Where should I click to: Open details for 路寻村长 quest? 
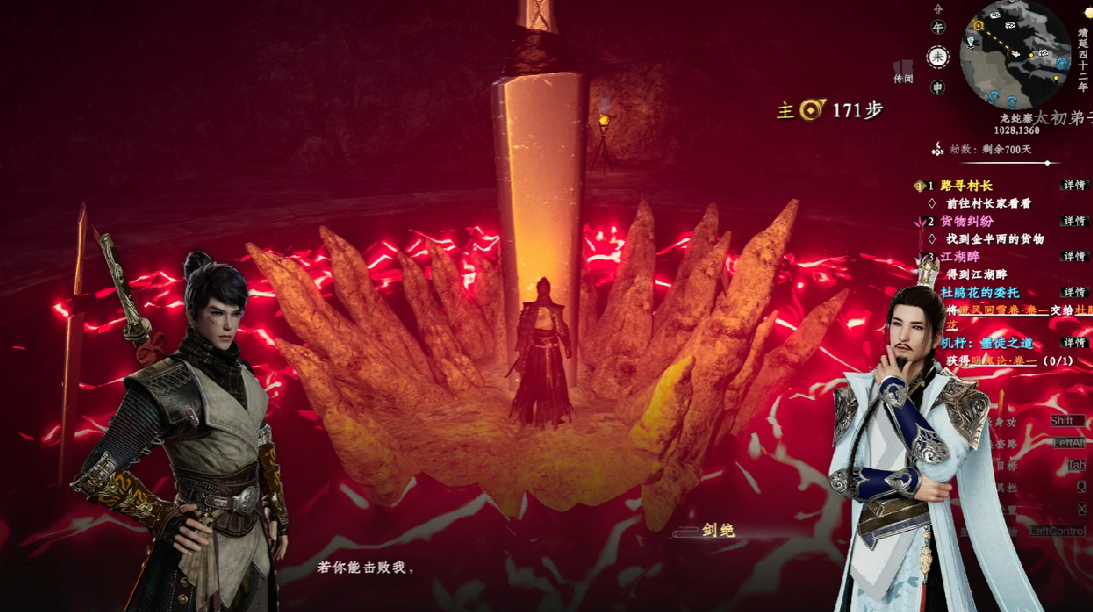click(x=1074, y=186)
